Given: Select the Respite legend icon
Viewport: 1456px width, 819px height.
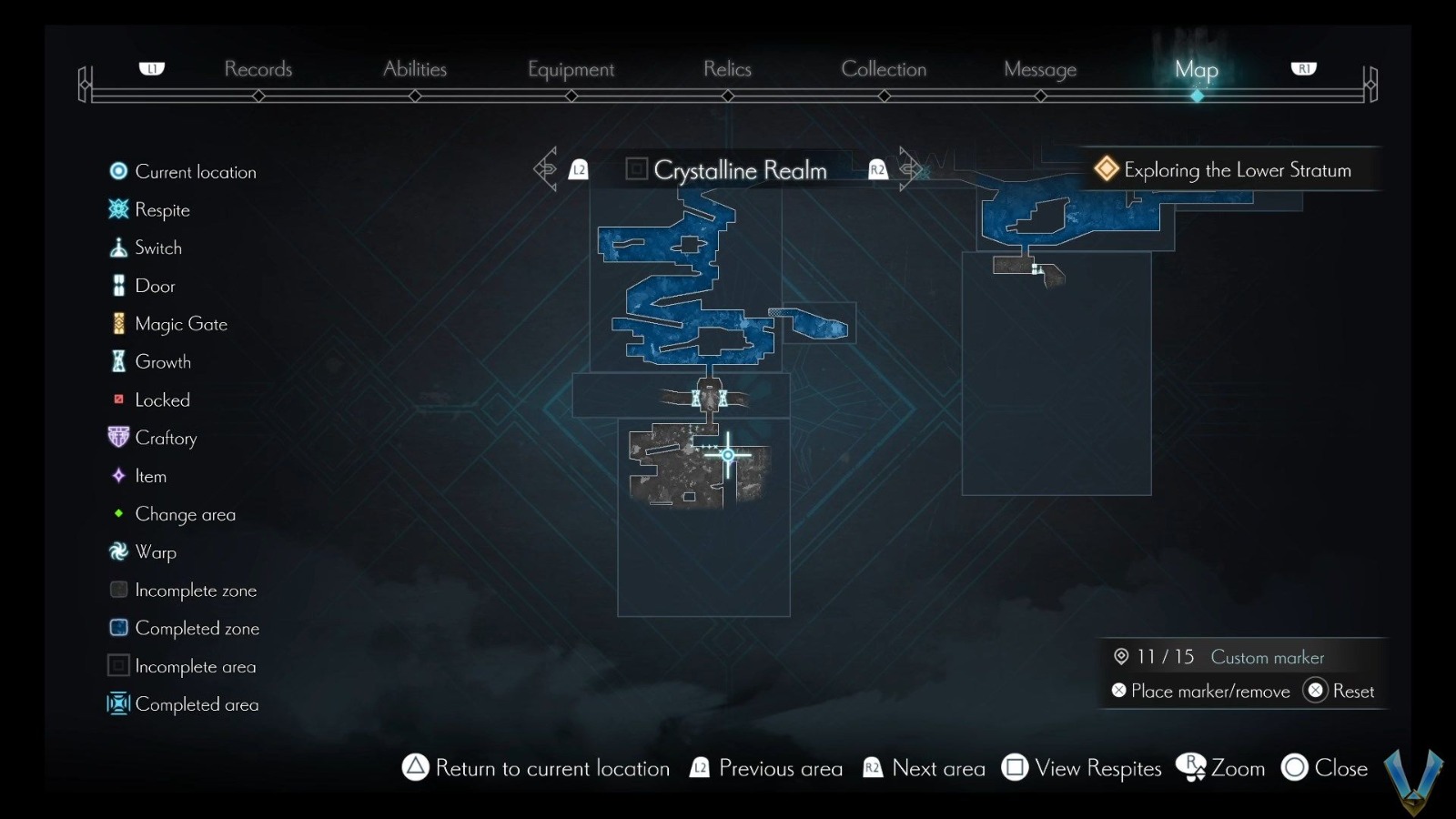Looking at the screenshot, I should 118,209.
